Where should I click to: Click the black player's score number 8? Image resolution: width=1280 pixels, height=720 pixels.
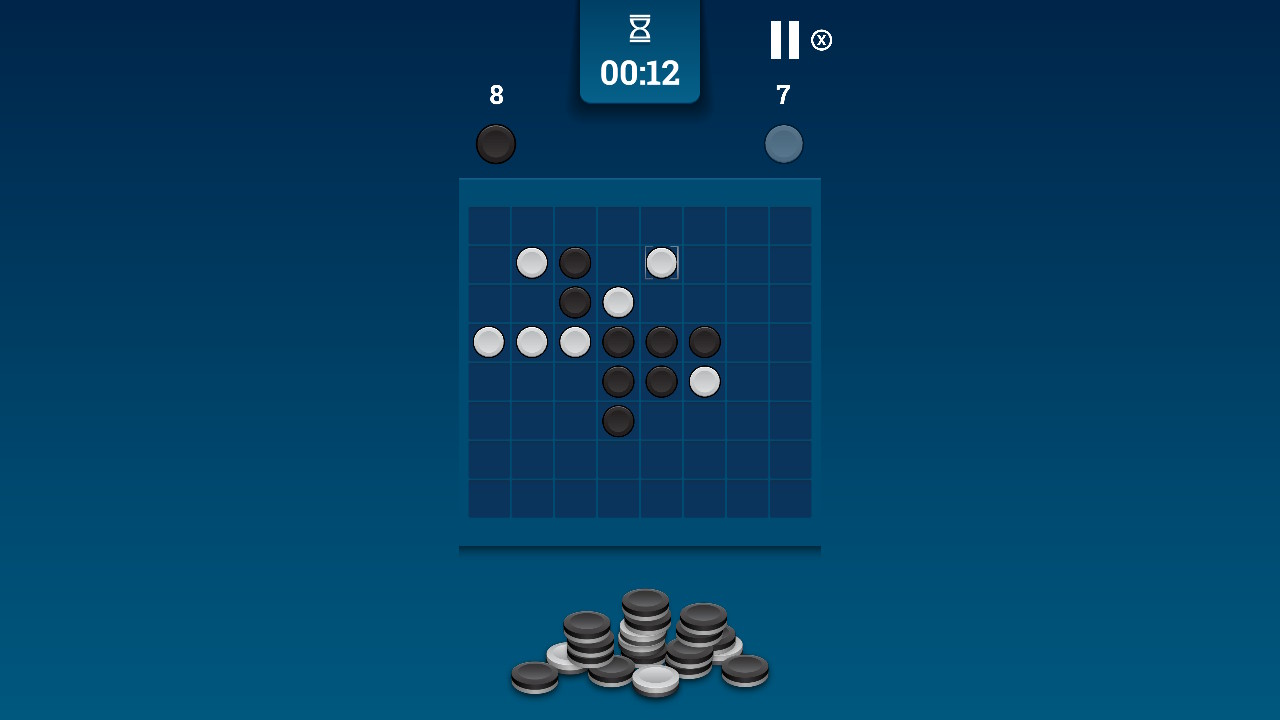point(495,96)
